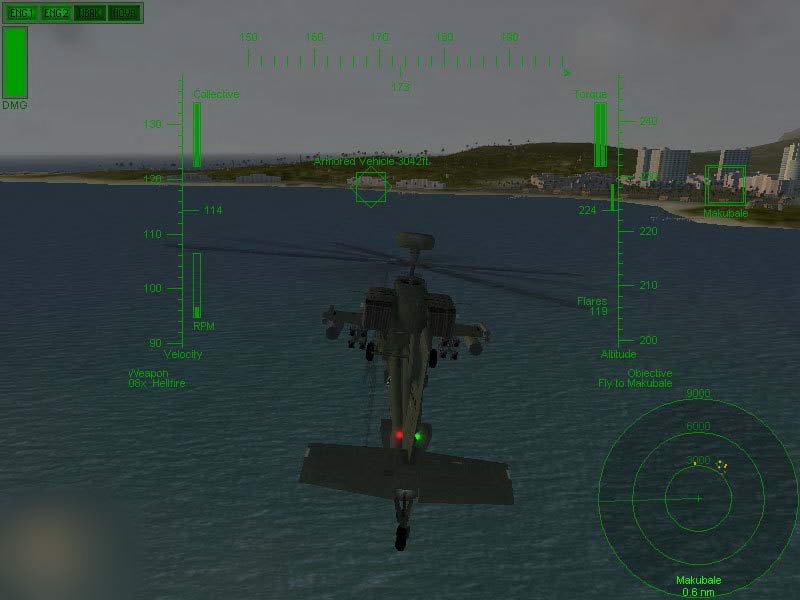This screenshot has height=600, width=800.
Task: Toggle the ENG2 engine indicator
Action: (x=56, y=13)
